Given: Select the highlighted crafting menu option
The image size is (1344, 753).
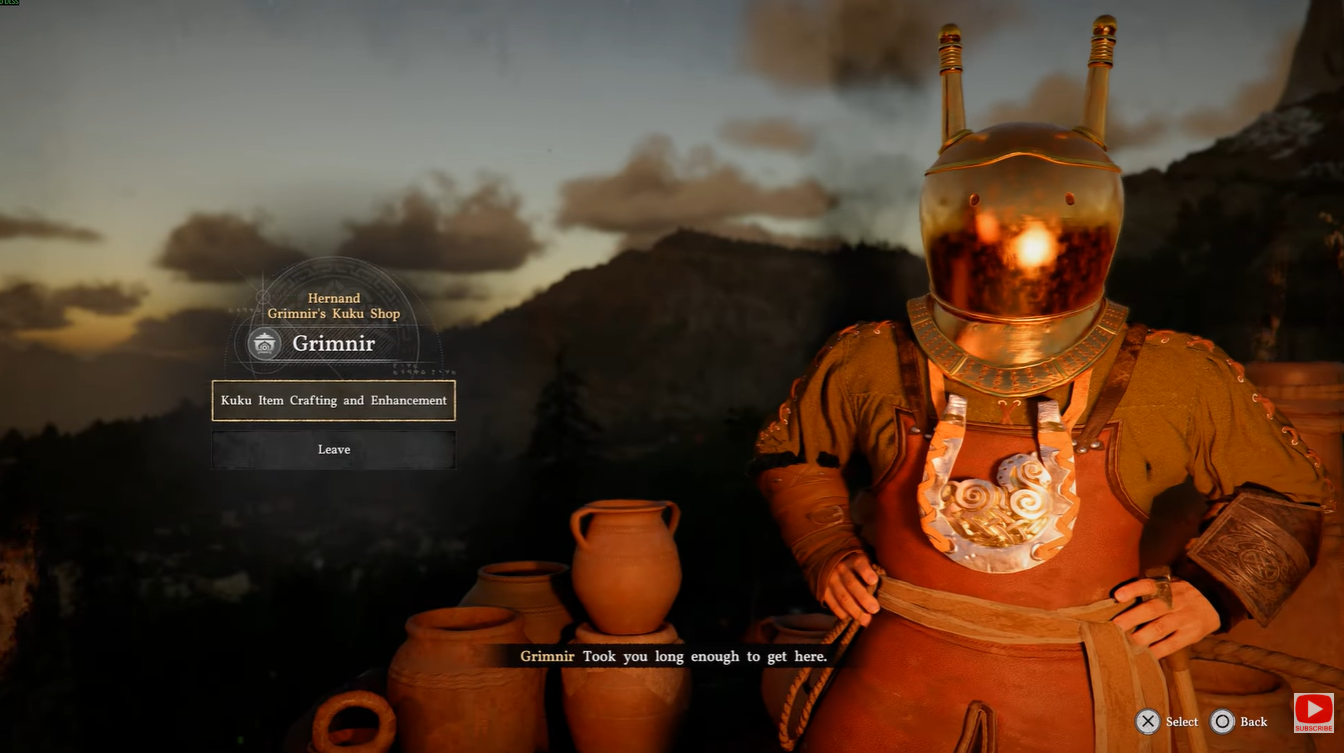Looking at the screenshot, I should pos(333,400).
